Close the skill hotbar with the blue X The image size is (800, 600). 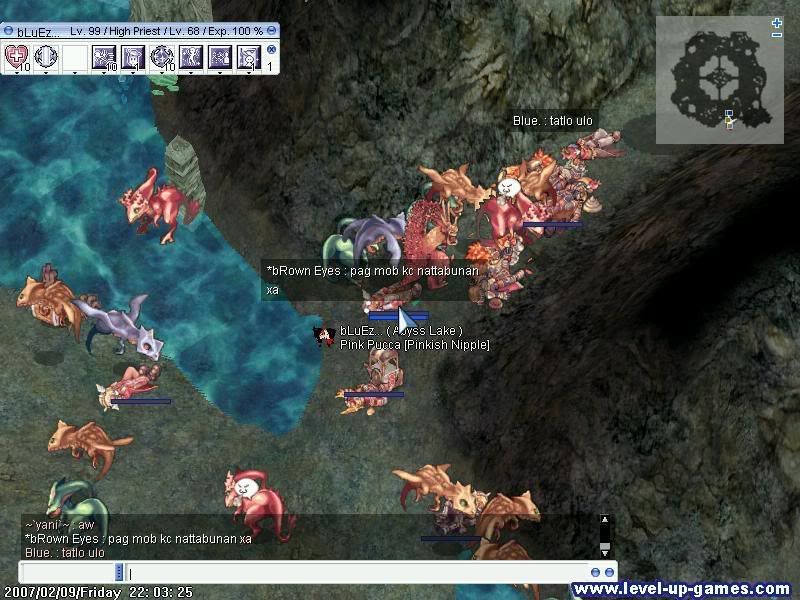[271, 49]
